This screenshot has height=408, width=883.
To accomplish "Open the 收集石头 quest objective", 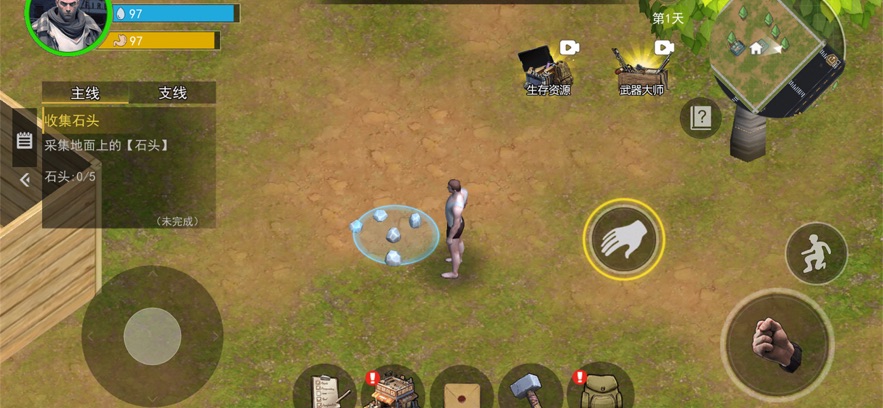I will [x=72, y=120].
